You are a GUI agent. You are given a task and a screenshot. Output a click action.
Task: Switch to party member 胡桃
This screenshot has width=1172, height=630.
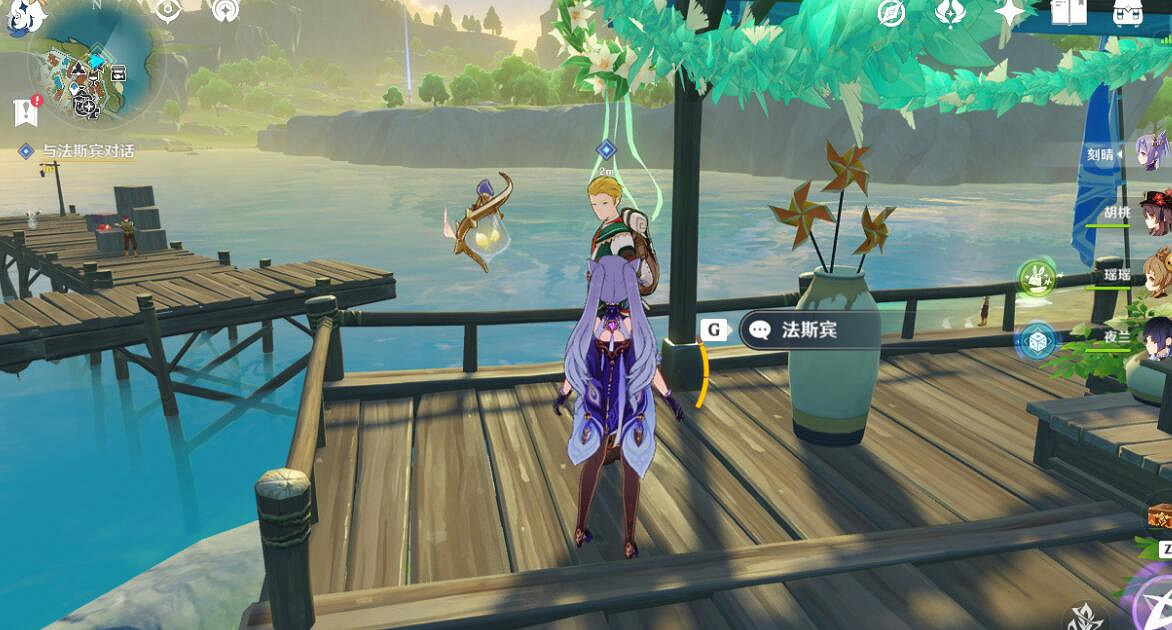point(1155,212)
